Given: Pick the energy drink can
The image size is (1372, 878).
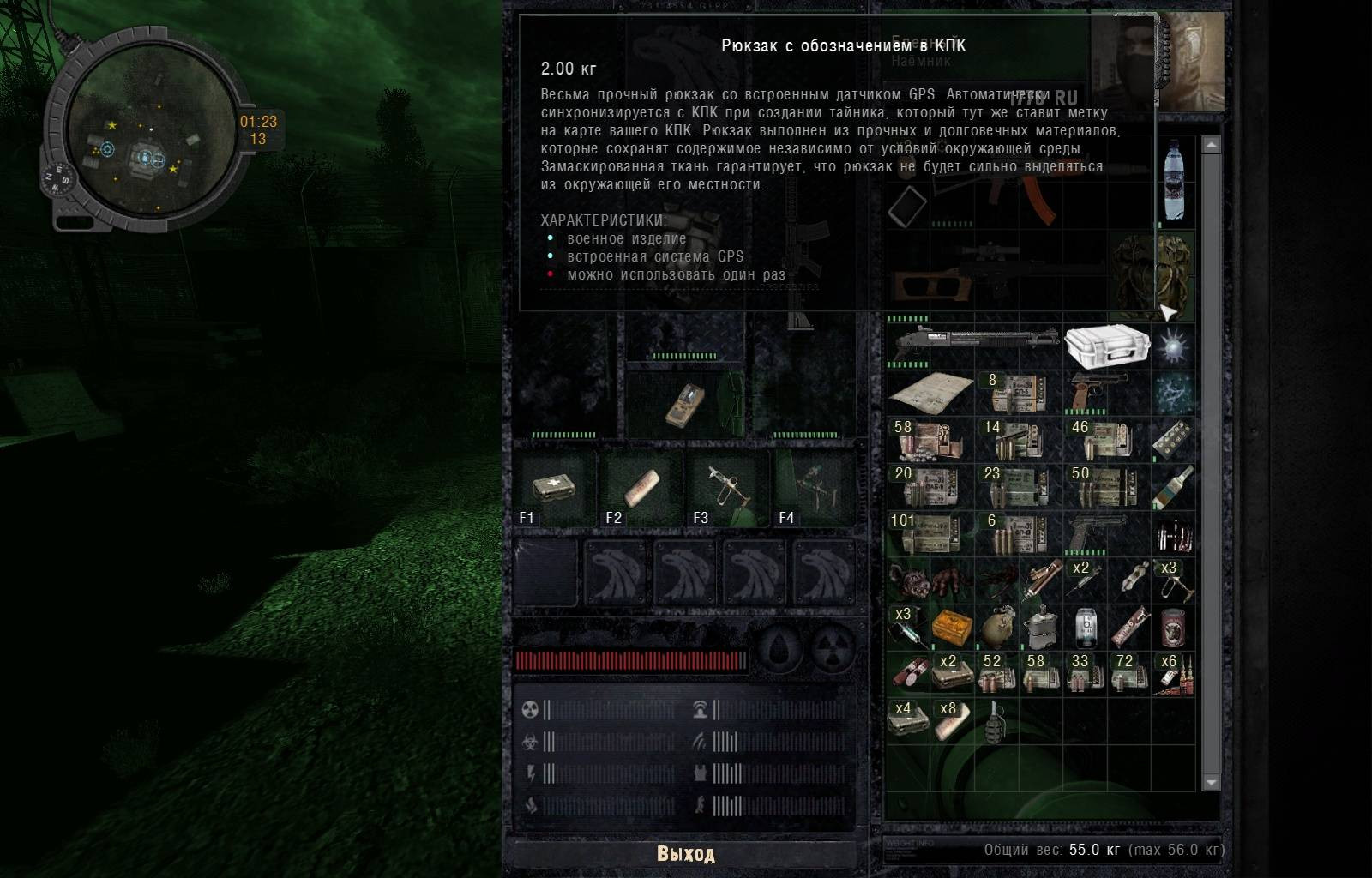Looking at the screenshot, I should (x=1085, y=627).
